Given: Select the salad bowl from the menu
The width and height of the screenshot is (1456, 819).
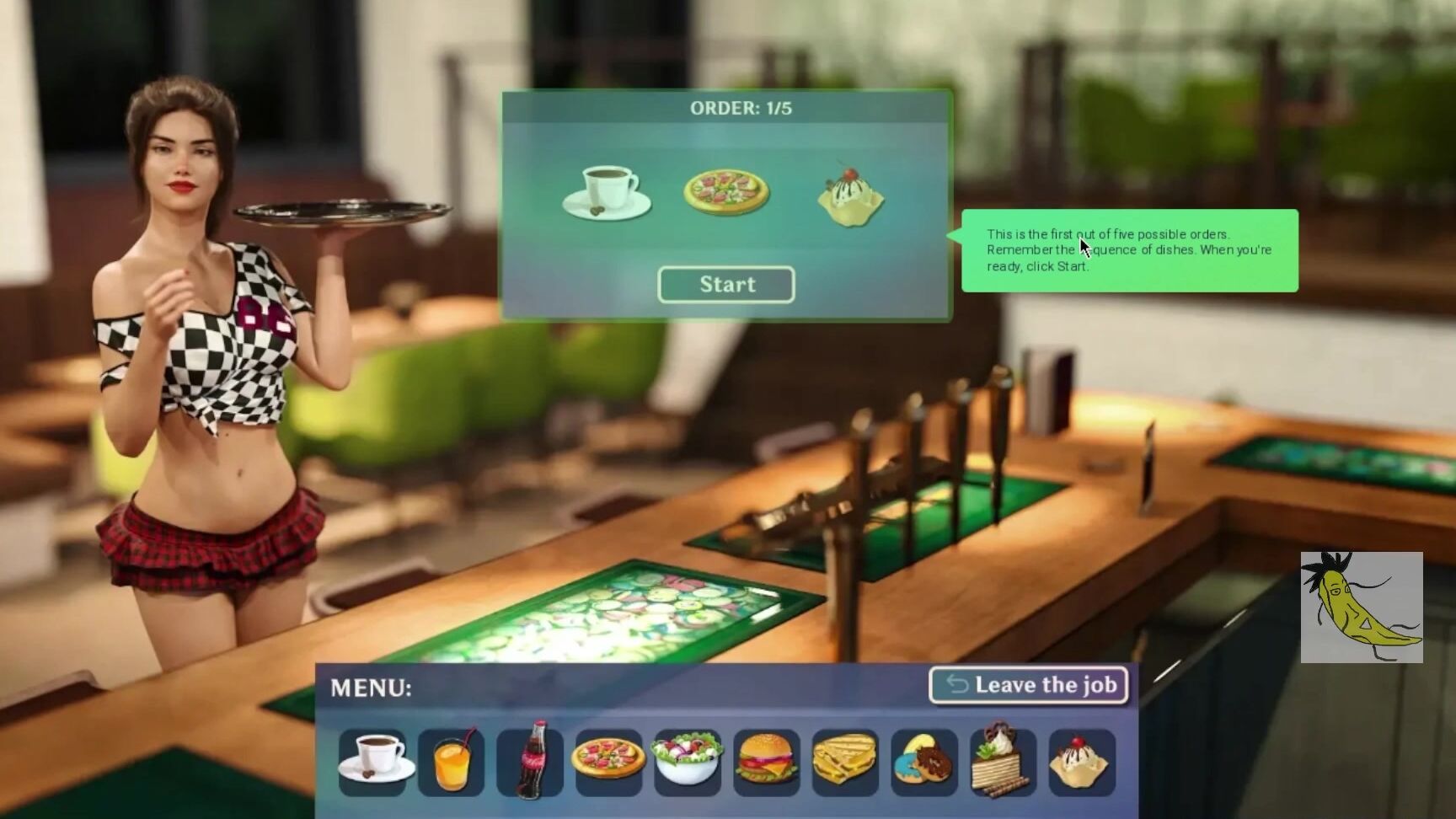Looking at the screenshot, I should click(x=687, y=761).
